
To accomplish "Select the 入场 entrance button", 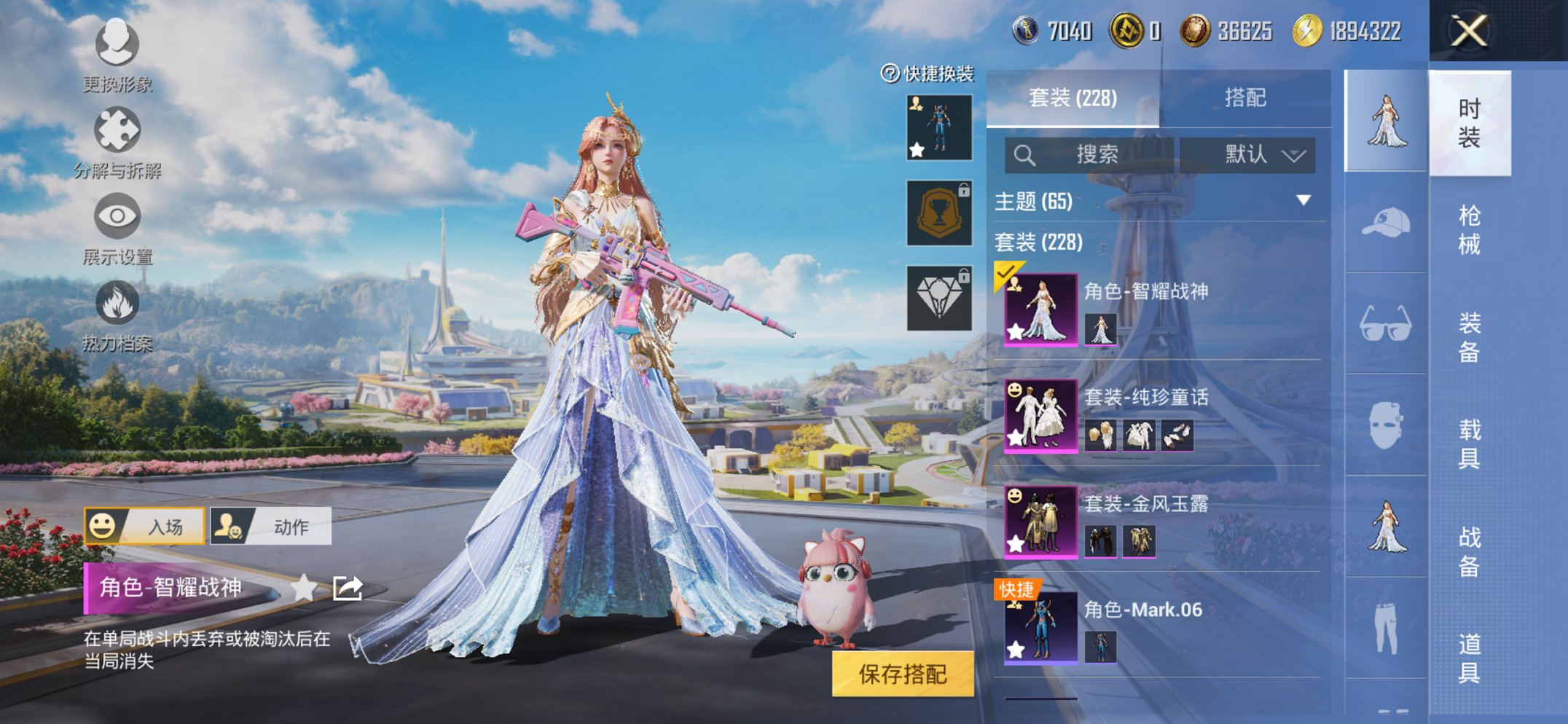I will coord(144,526).
